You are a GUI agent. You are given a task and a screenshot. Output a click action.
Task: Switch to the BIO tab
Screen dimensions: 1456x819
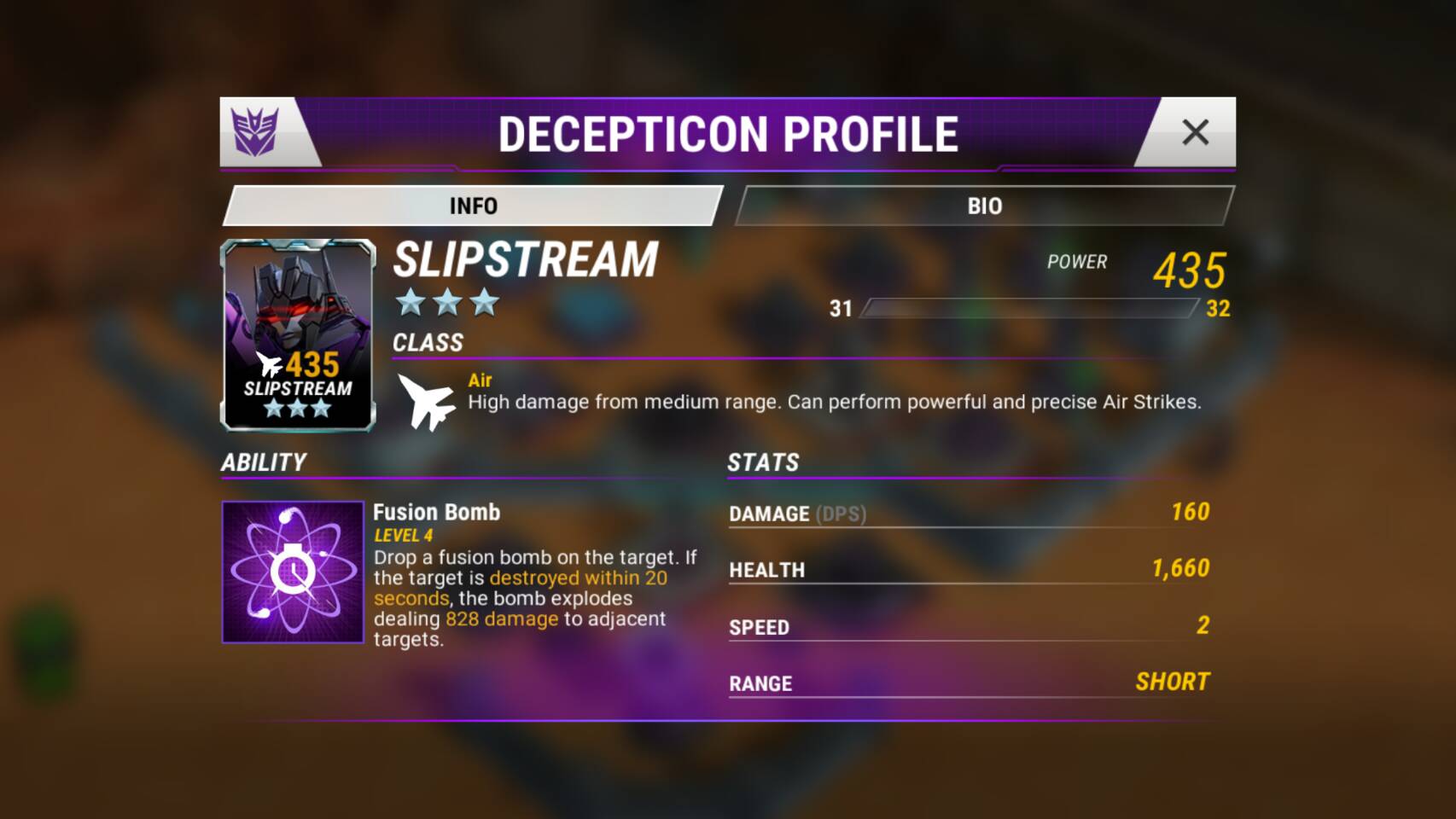tap(984, 206)
